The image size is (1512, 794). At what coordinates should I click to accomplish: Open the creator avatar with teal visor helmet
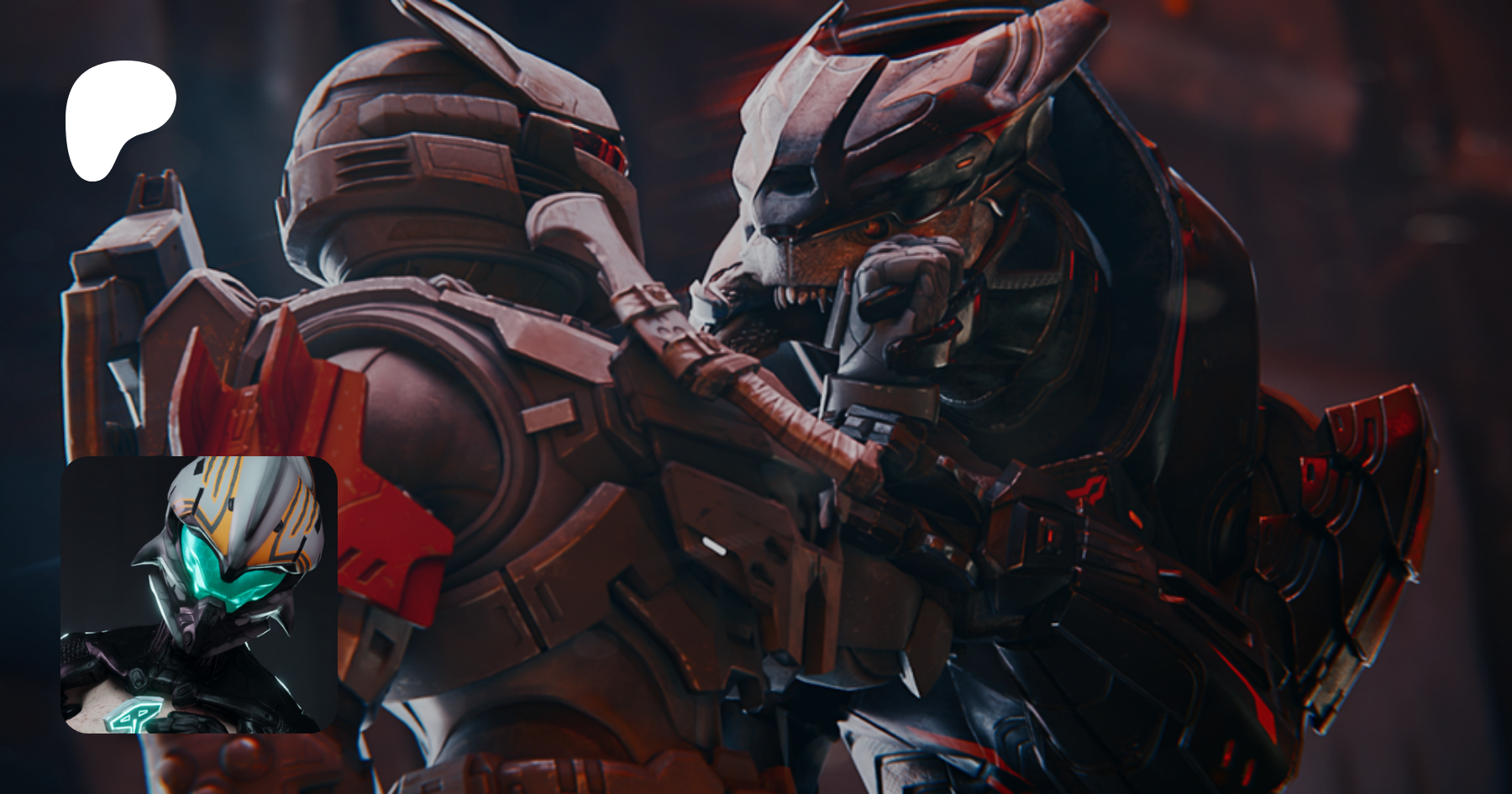199,594
